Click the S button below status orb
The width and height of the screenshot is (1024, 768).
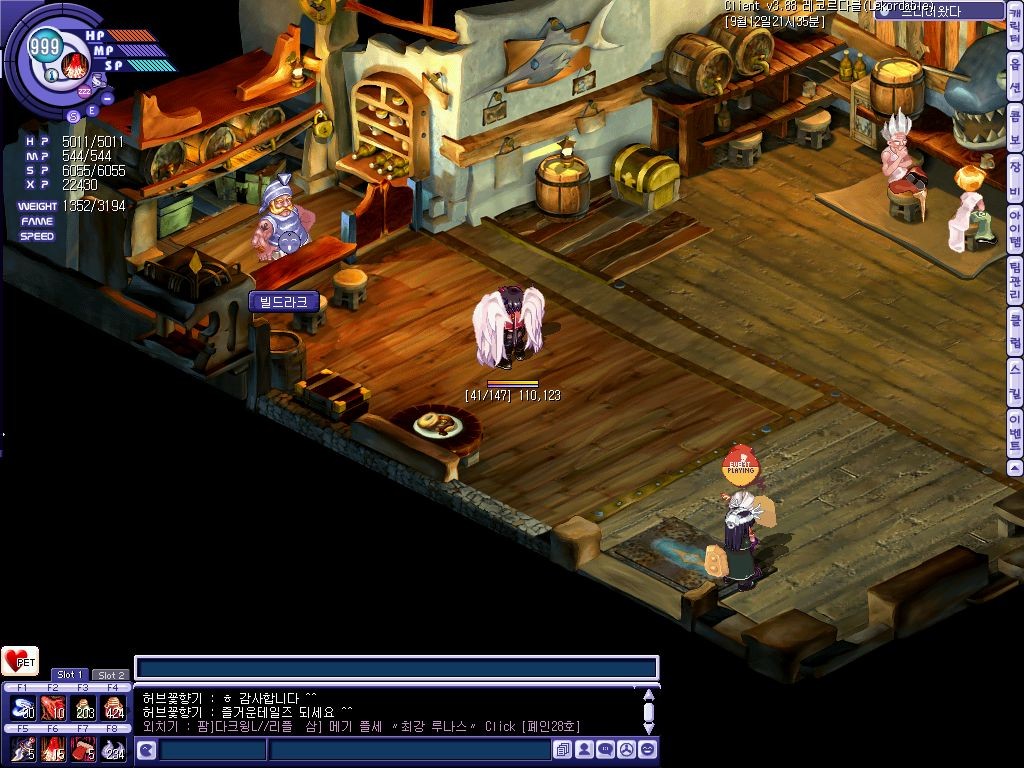click(73, 116)
